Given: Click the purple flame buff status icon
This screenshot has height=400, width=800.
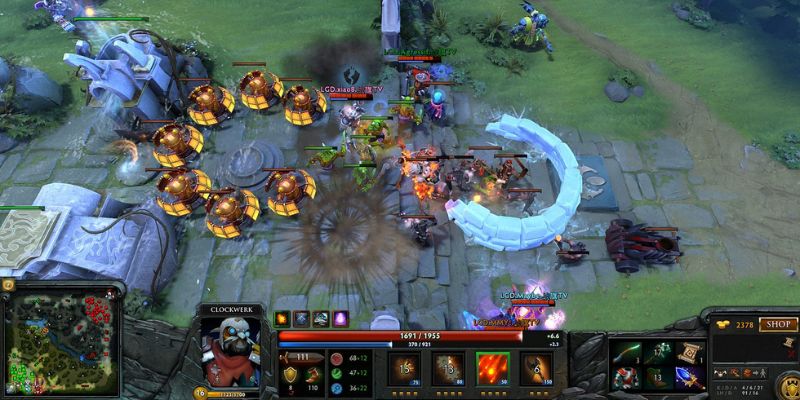Looking at the screenshot, I should coord(339,319).
